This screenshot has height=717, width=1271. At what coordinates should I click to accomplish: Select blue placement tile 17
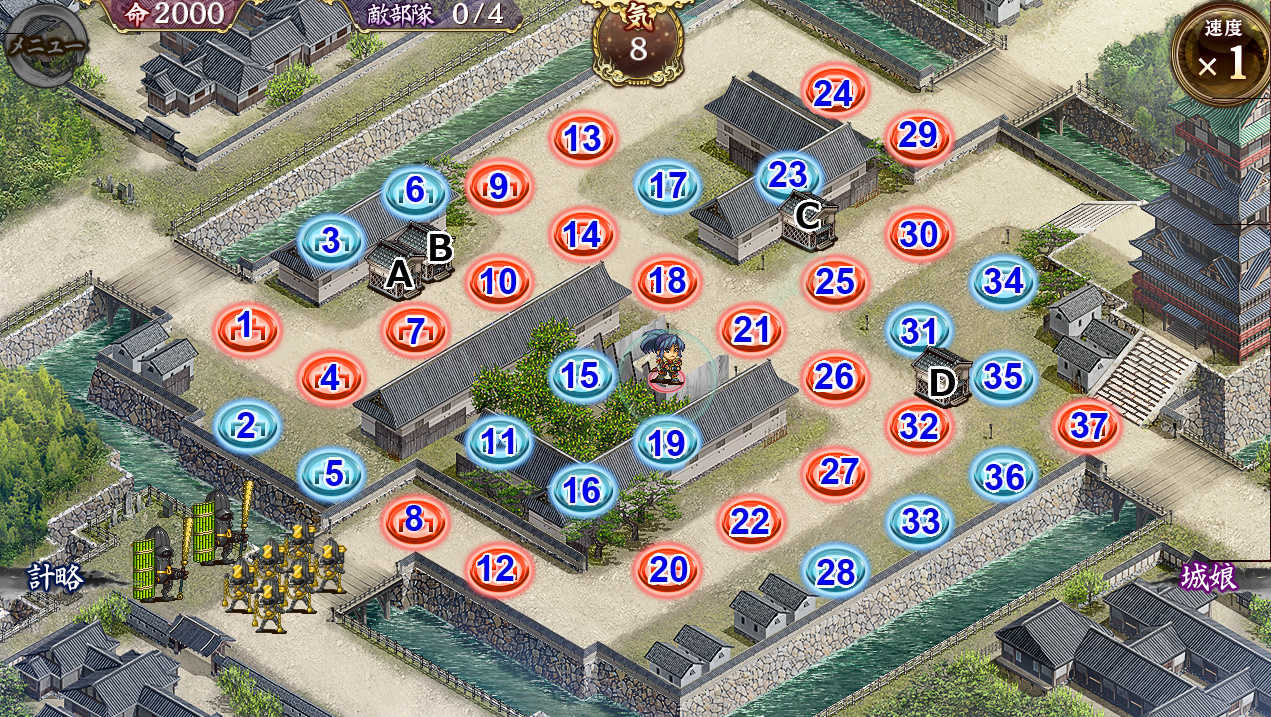[668, 185]
